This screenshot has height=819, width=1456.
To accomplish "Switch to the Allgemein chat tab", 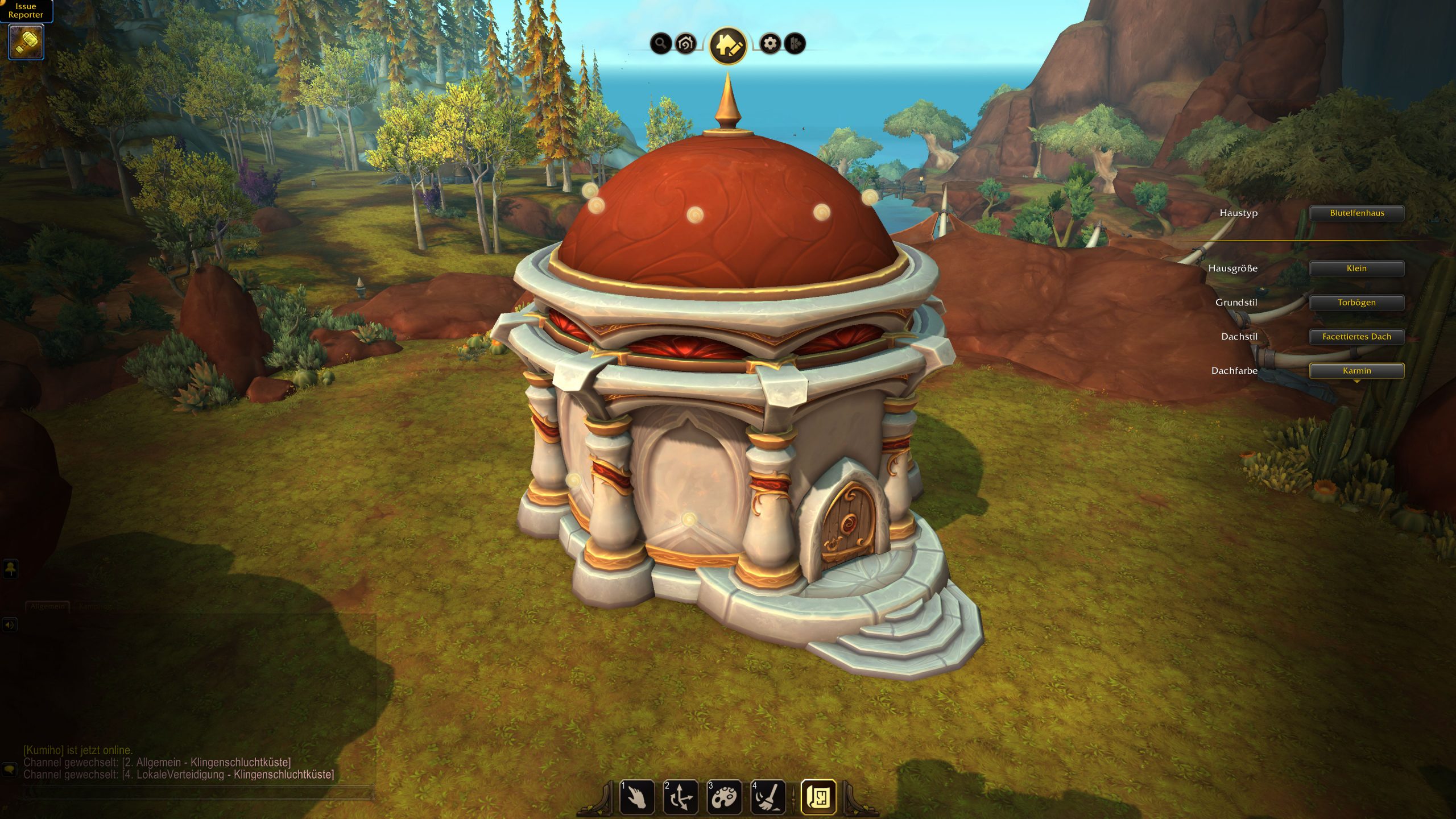I will 48,606.
